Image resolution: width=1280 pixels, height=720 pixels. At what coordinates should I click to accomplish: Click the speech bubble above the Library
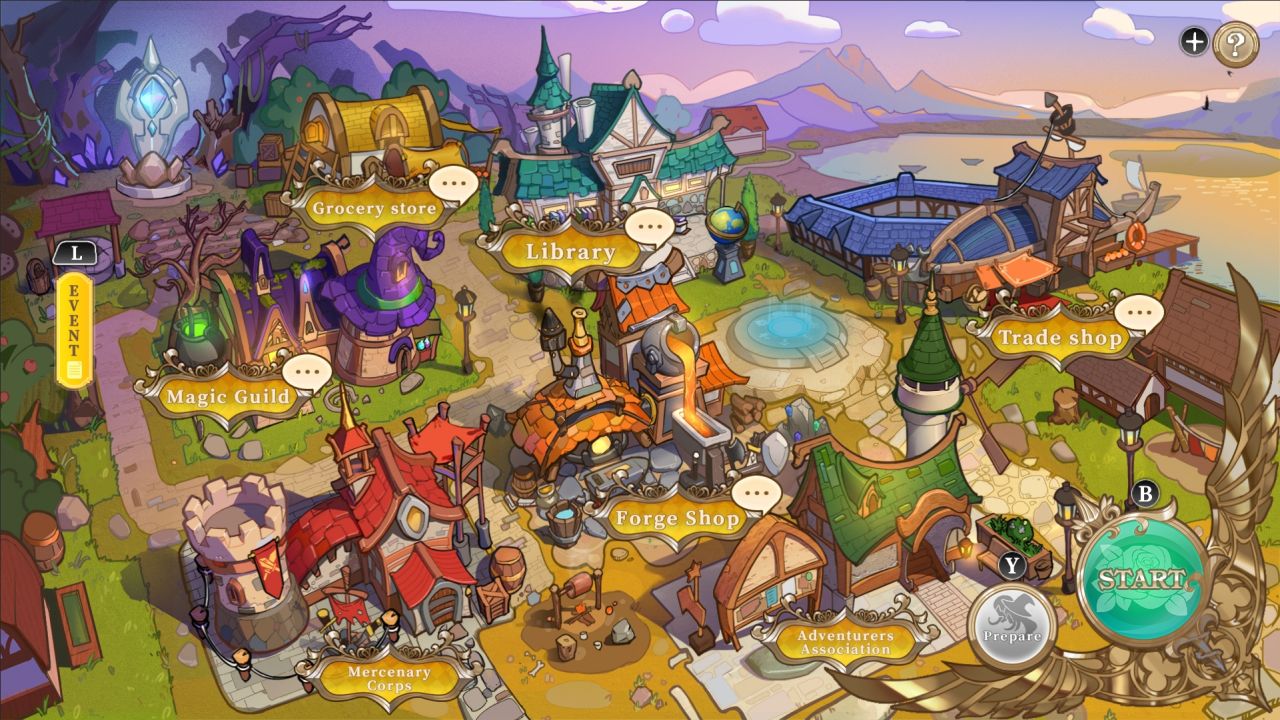[650, 228]
